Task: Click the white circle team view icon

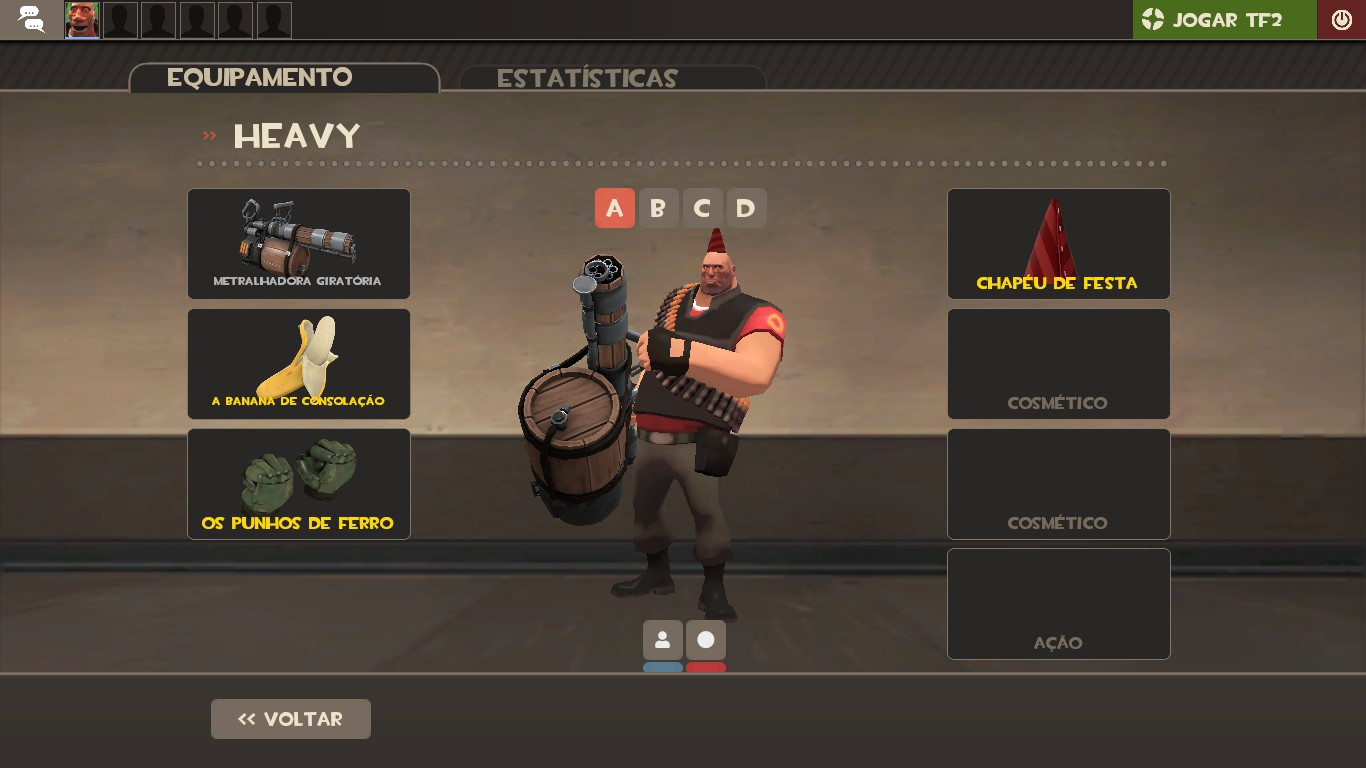Action: [x=706, y=639]
